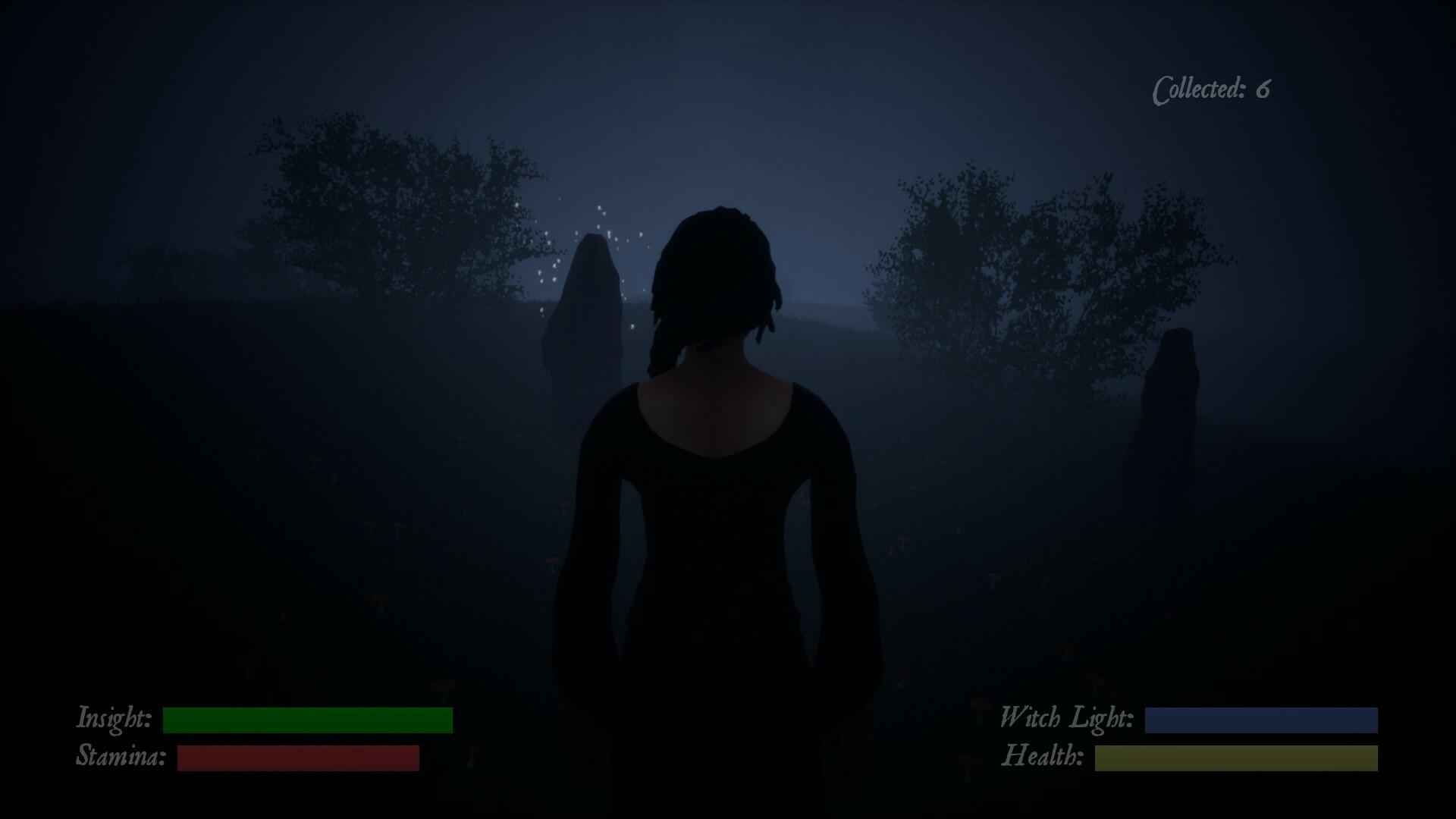The height and width of the screenshot is (819, 1456).
Task: Click the mushrooms right of the character
Action: coord(902,540)
